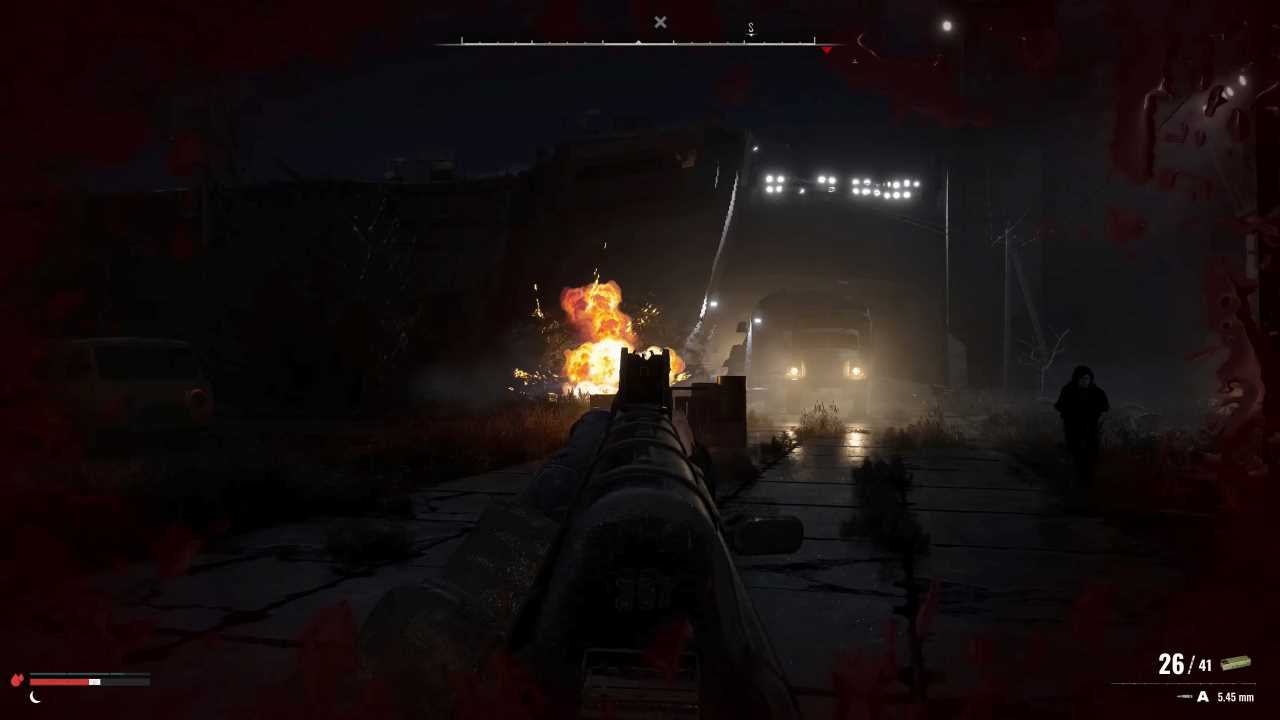Click the crescent moon sleepiness icon
Image resolution: width=1280 pixels, height=720 pixels.
tap(35, 697)
